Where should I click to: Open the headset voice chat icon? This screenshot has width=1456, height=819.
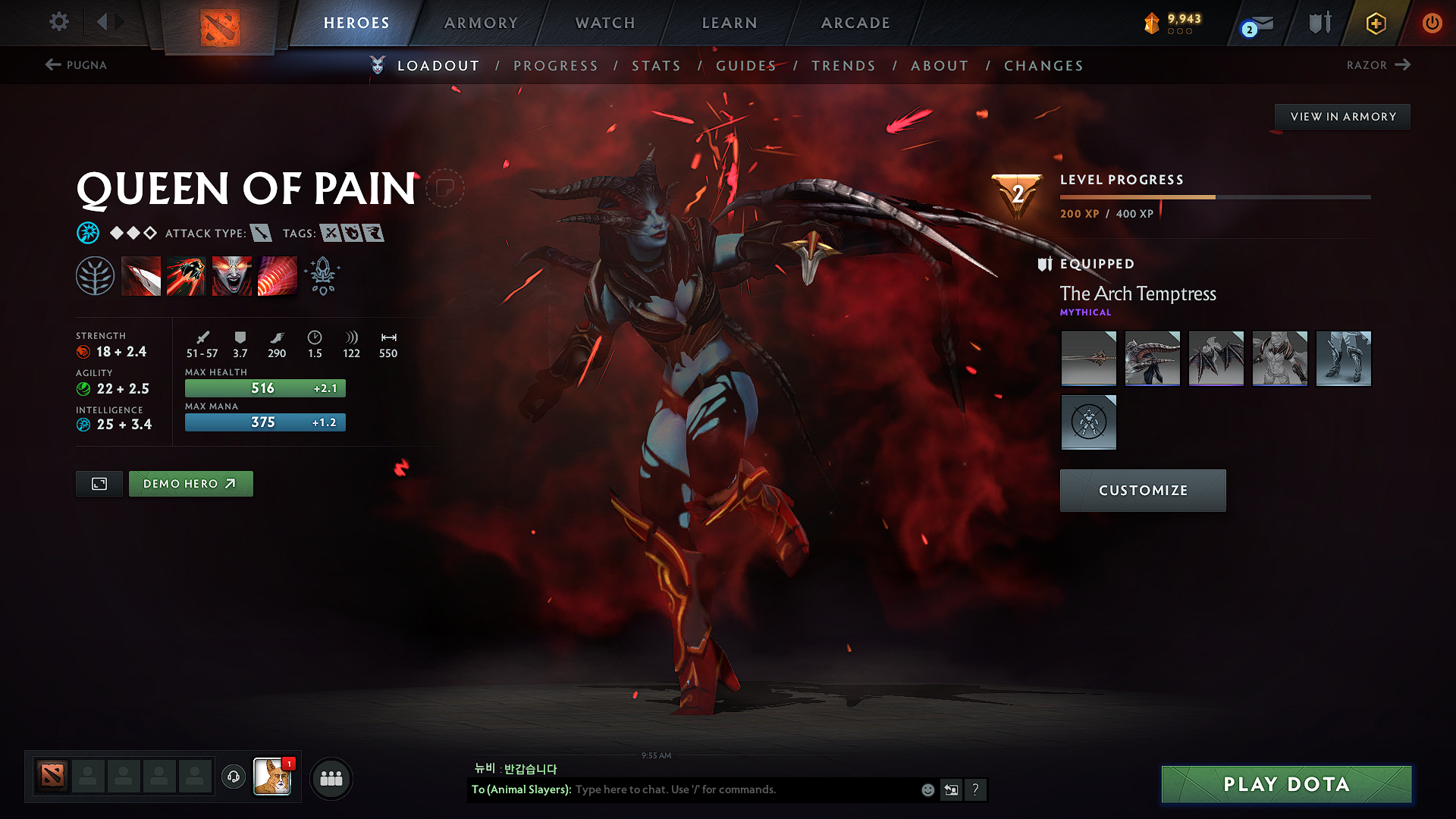tap(234, 778)
